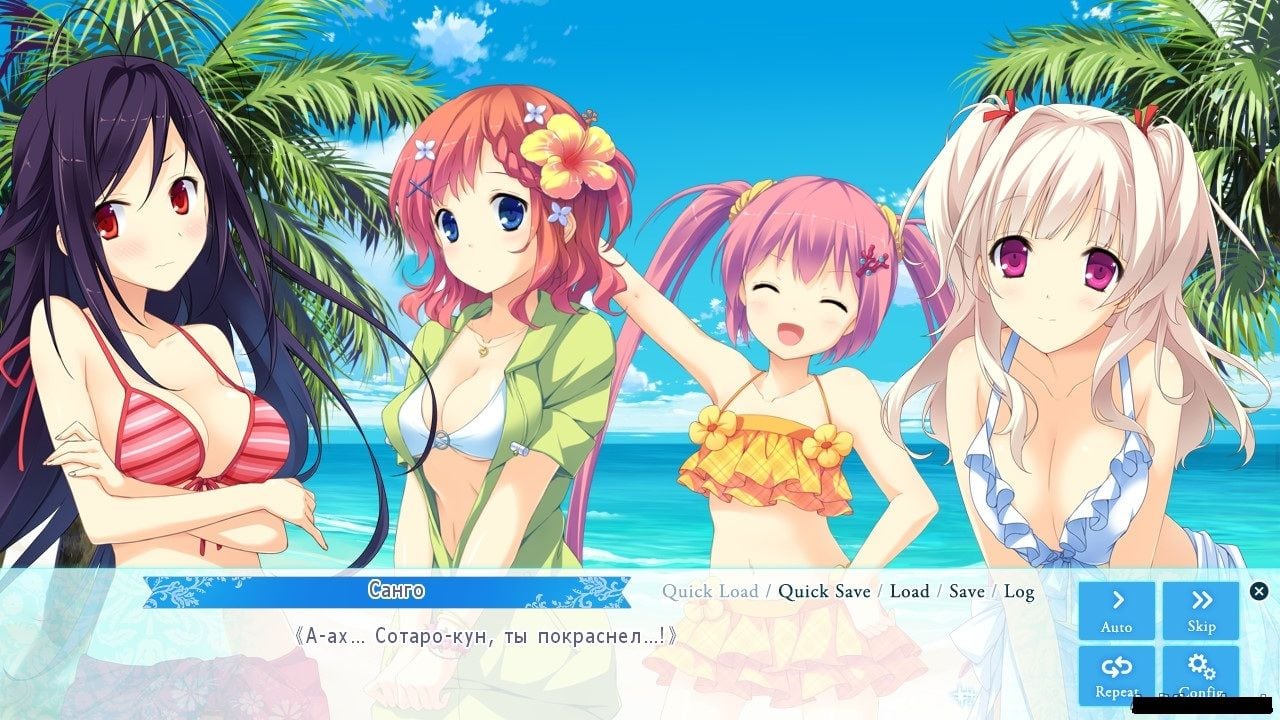Open the Load menu
The height and width of the screenshot is (720, 1280).
click(x=909, y=592)
